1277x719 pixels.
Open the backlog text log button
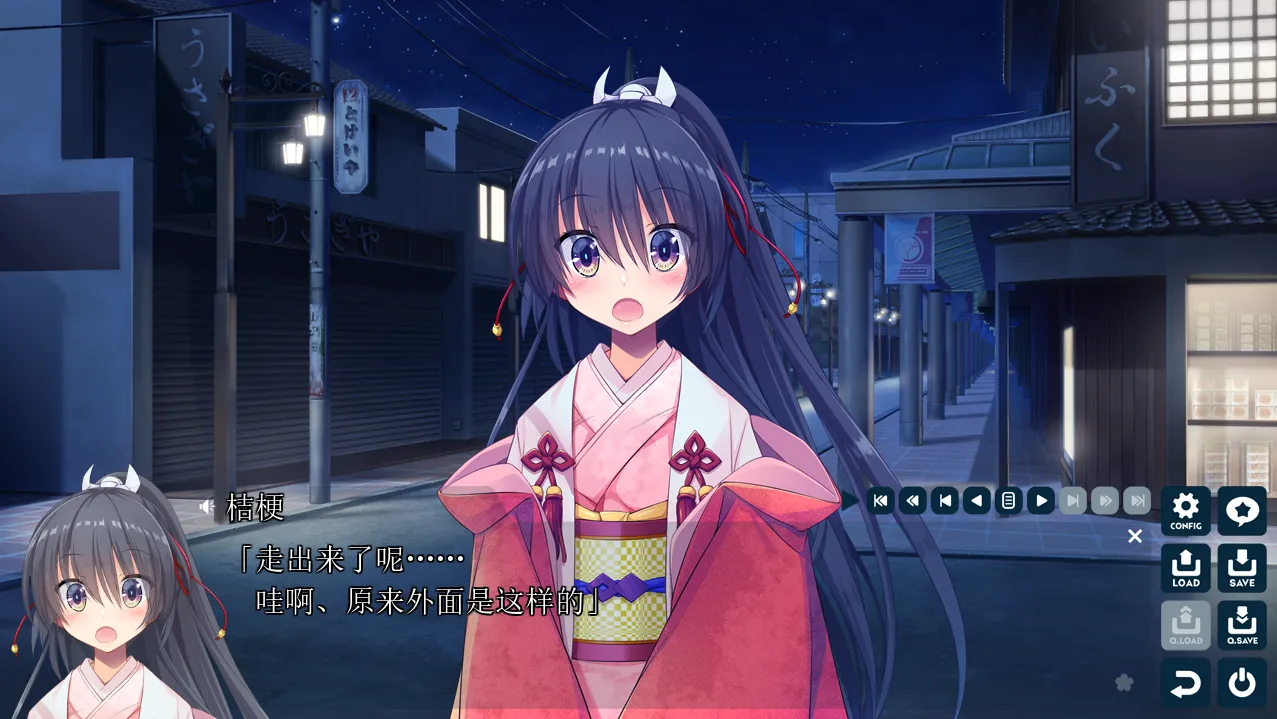click(1009, 500)
